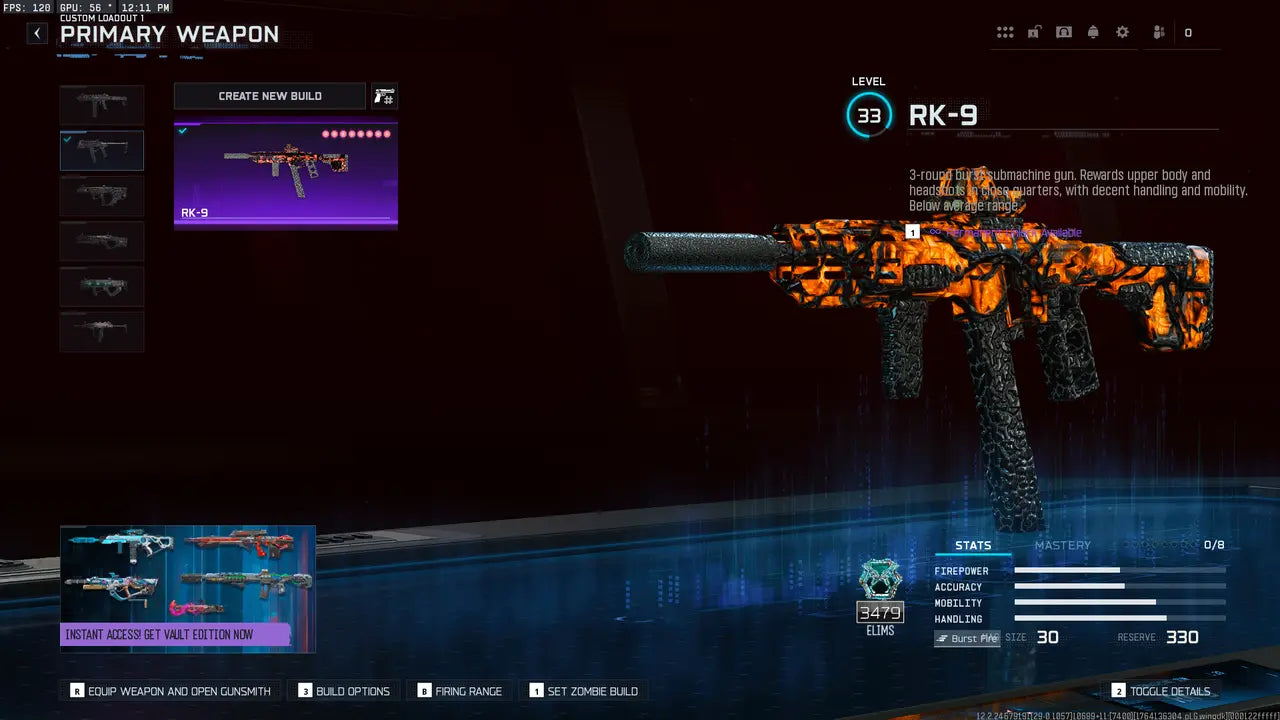Click the apps grid icon in the top bar

[x=1005, y=32]
